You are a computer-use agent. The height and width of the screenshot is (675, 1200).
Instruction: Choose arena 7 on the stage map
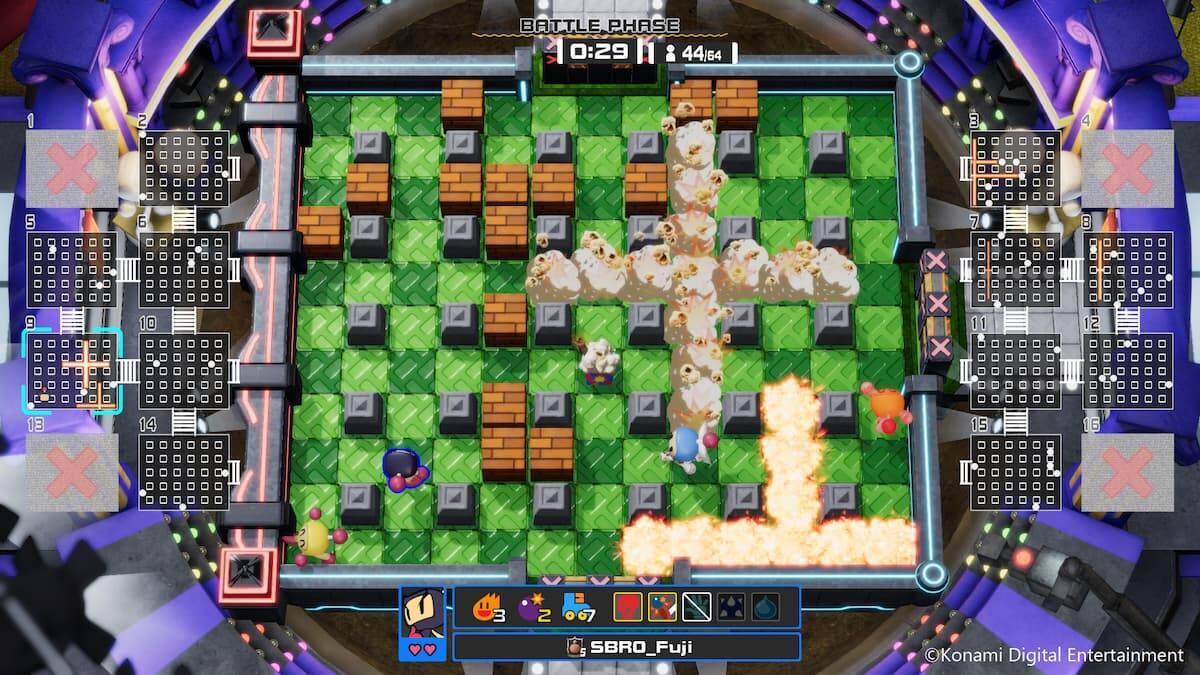pos(1015,270)
